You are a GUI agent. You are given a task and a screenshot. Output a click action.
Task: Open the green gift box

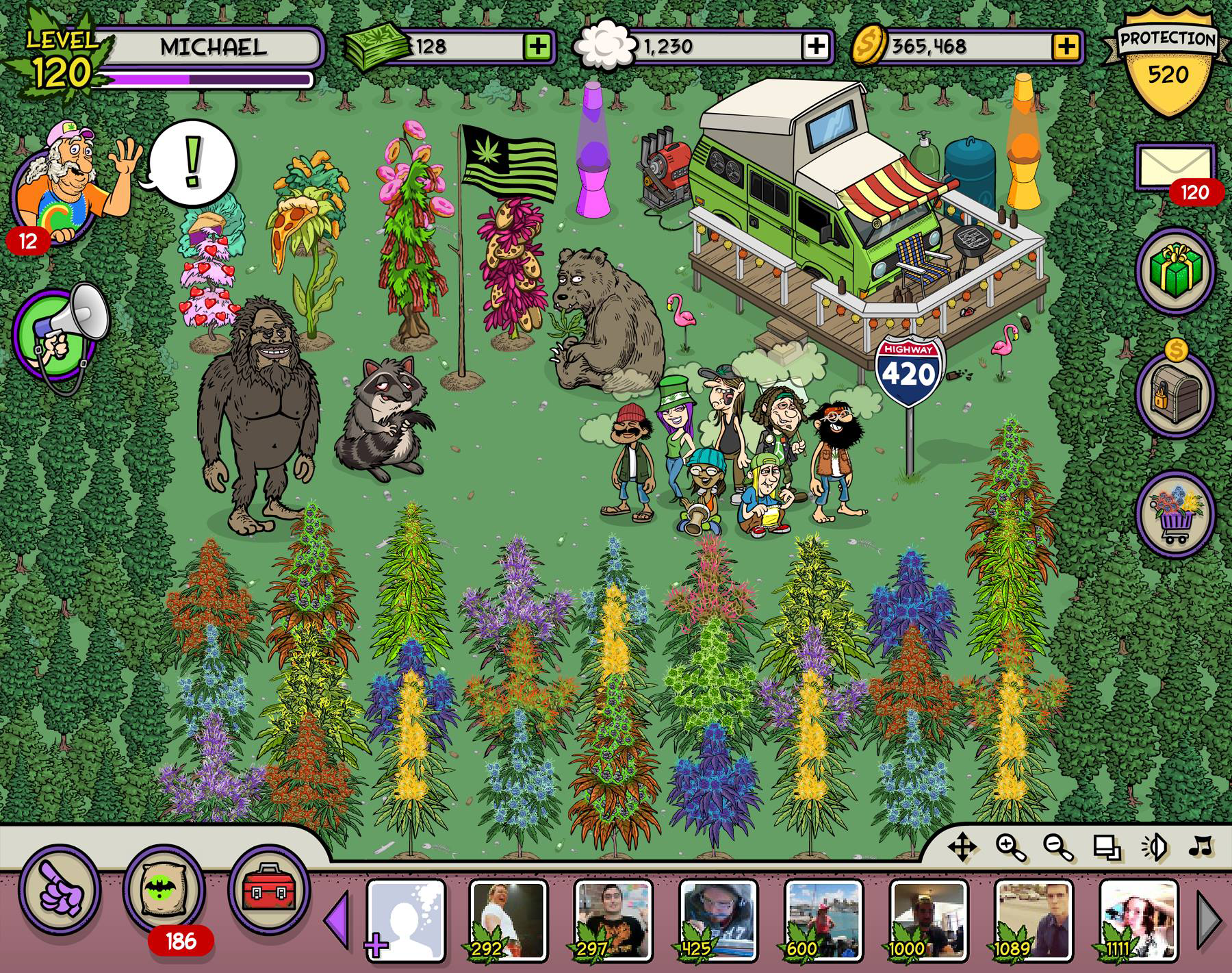[x=1175, y=266]
